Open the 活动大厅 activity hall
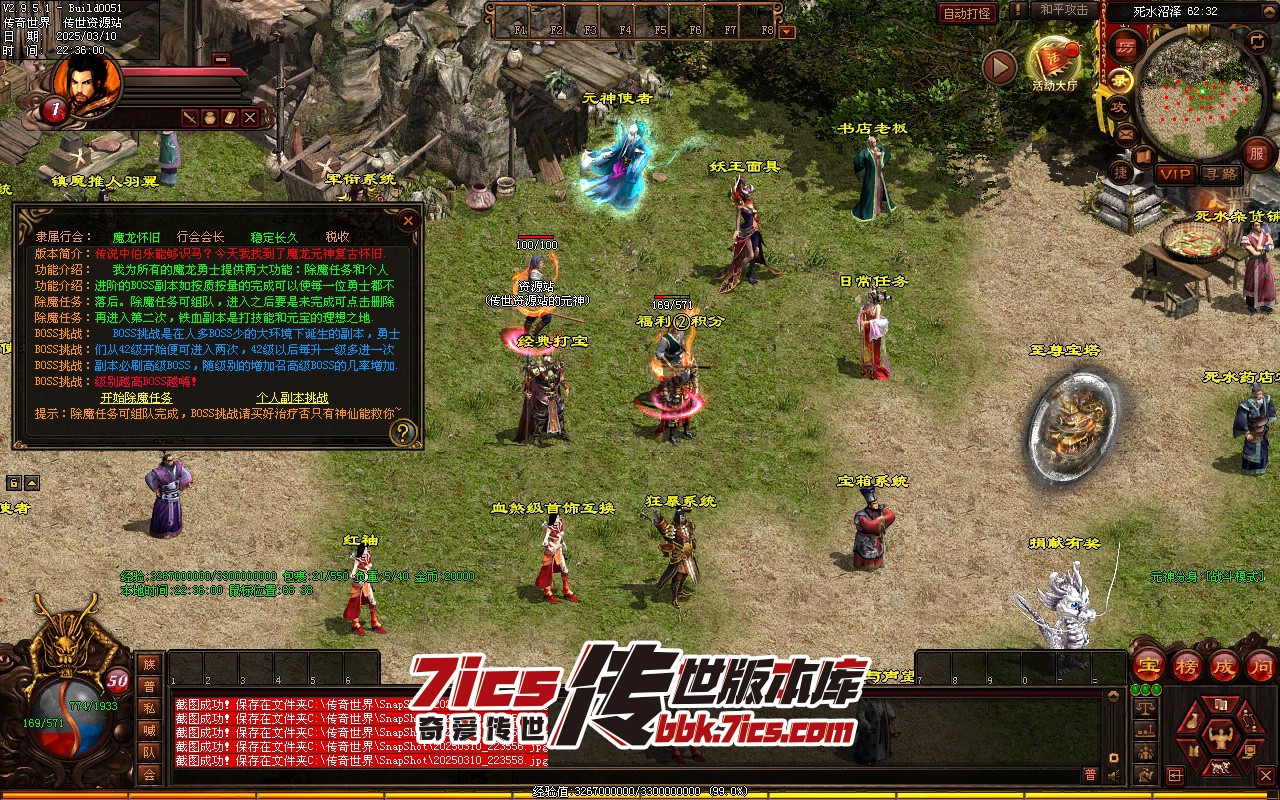Image resolution: width=1280 pixels, height=800 pixels. (1054, 64)
